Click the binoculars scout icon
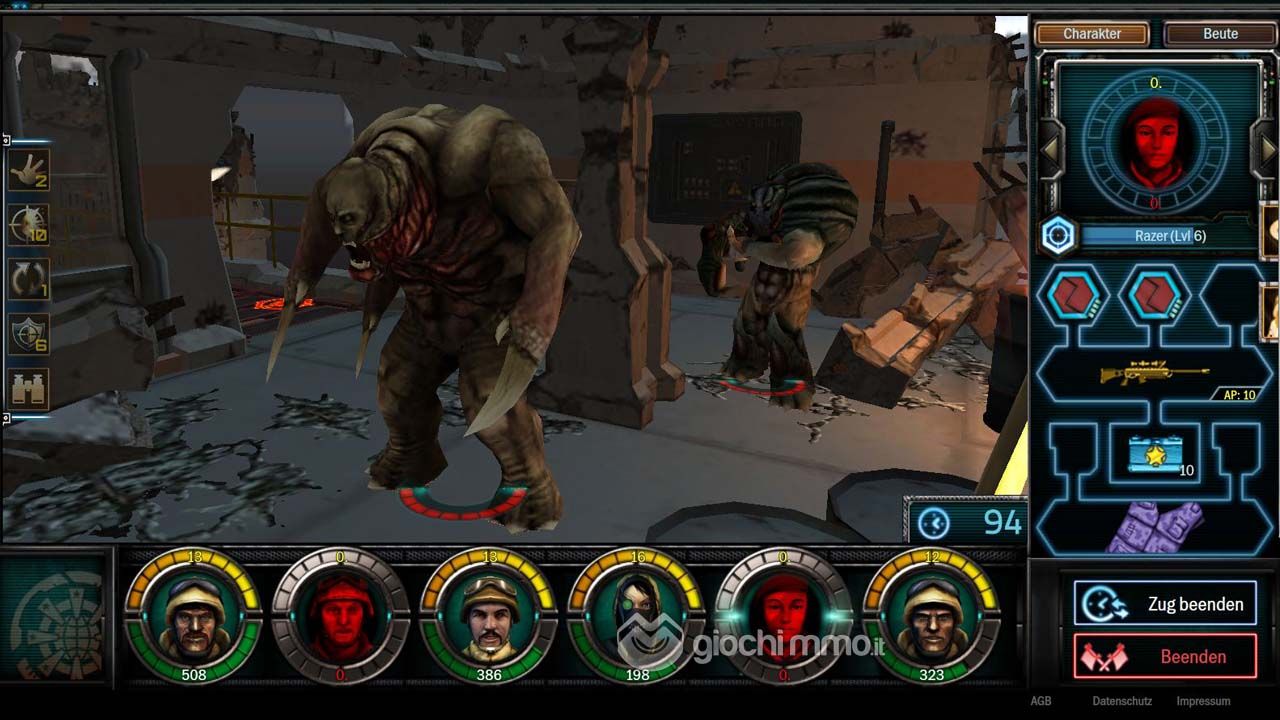 (x=29, y=388)
